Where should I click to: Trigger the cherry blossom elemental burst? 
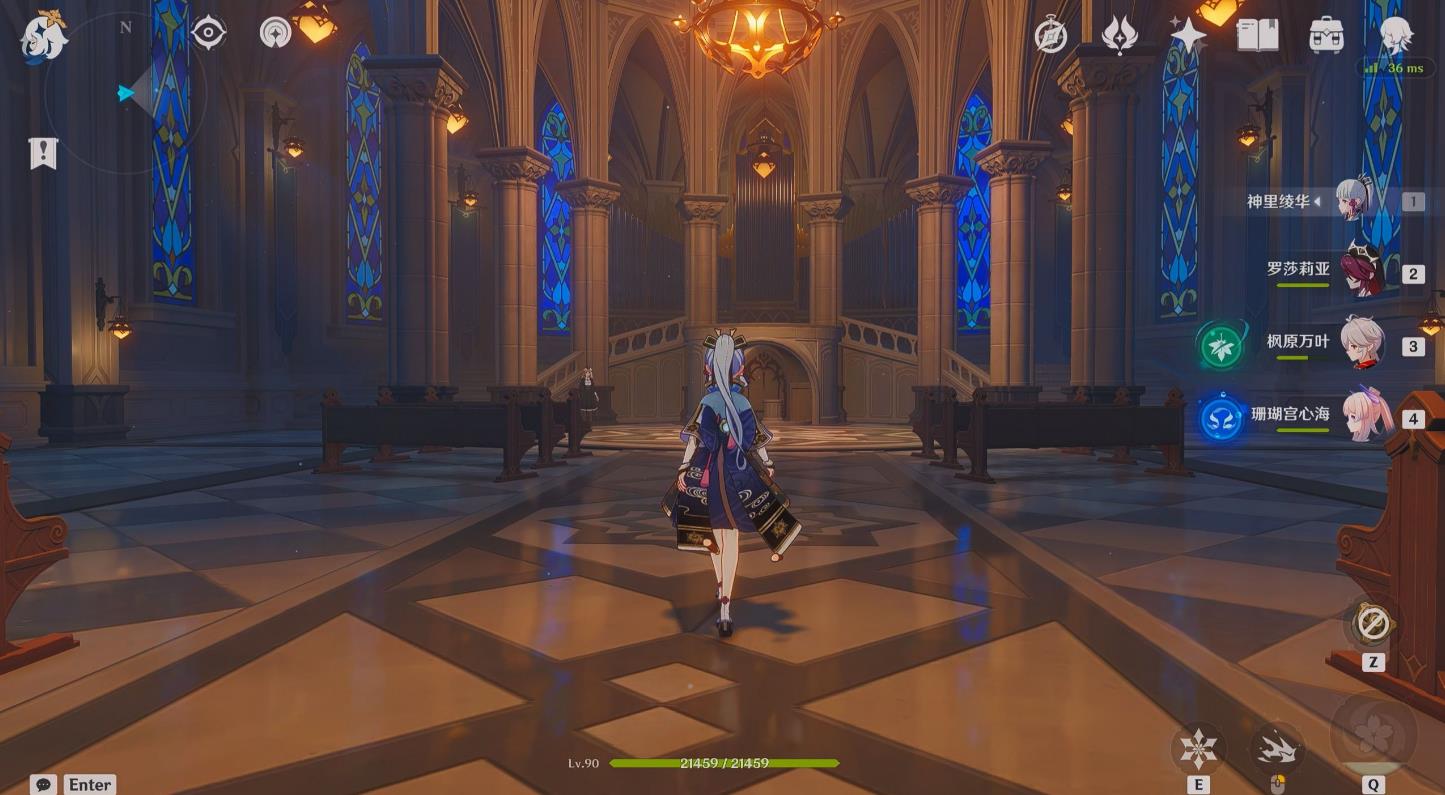pyautogui.click(x=1372, y=734)
